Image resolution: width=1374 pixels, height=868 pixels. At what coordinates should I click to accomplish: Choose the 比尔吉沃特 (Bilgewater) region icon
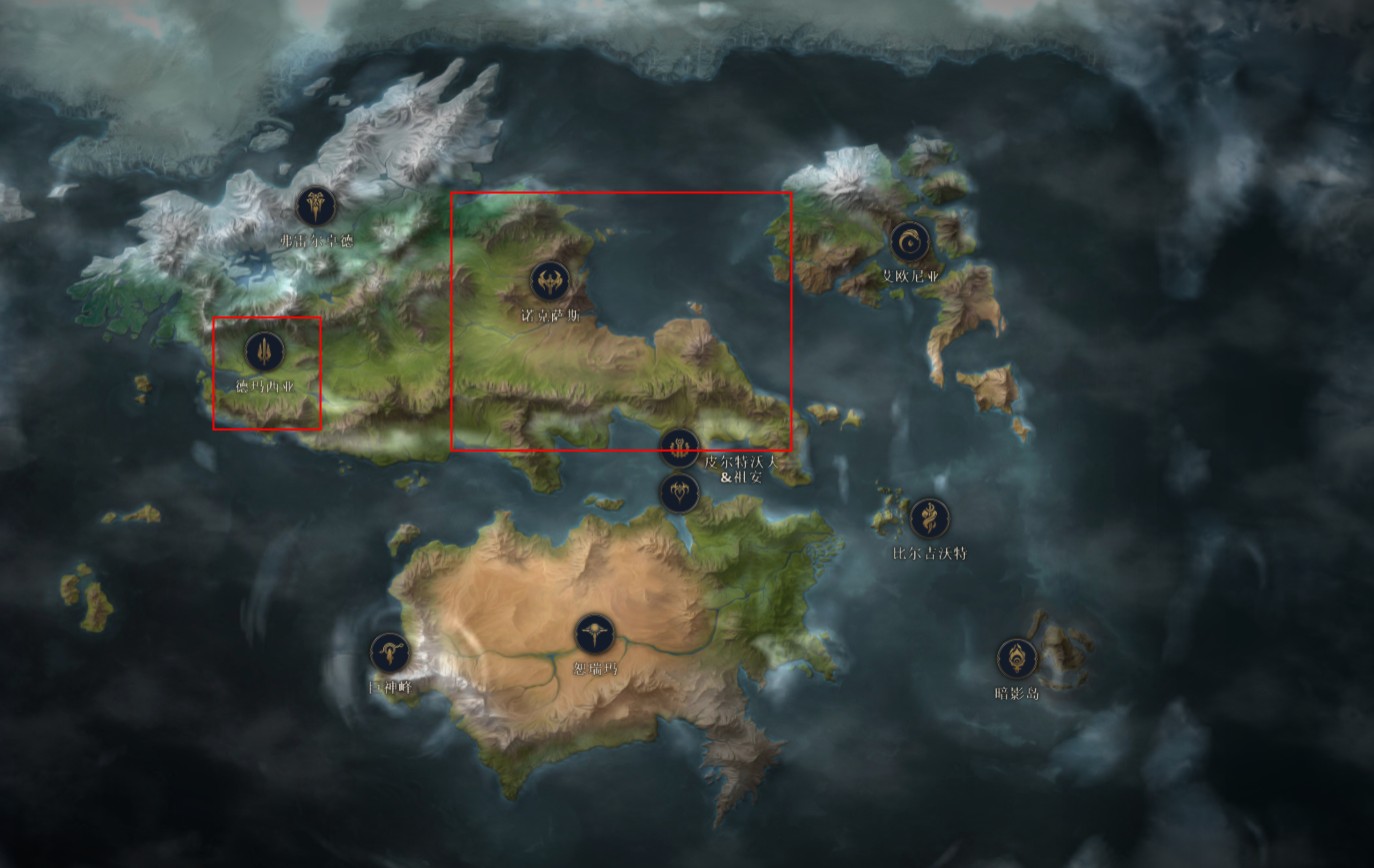pos(930,518)
